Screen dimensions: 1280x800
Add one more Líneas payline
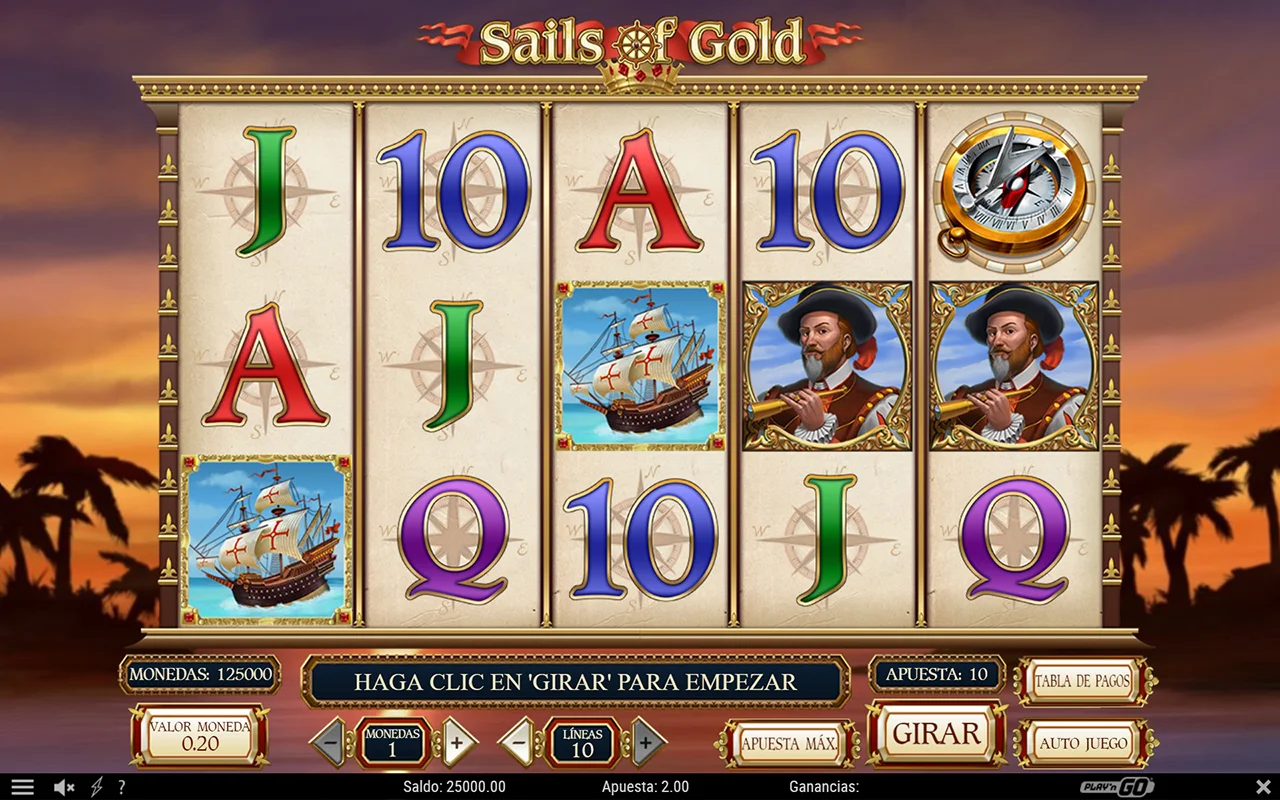pyautogui.click(x=647, y=742)
